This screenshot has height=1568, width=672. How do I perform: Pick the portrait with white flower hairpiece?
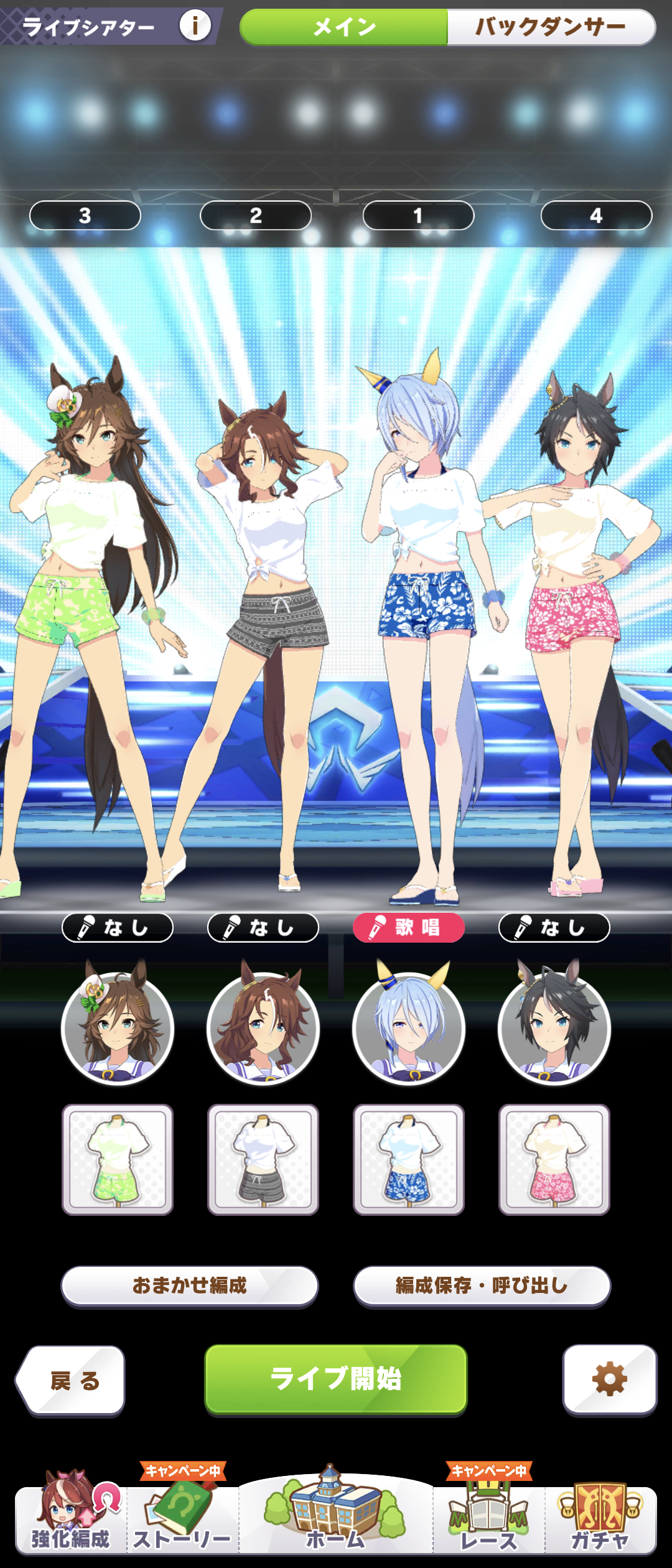pos(118,1028)
